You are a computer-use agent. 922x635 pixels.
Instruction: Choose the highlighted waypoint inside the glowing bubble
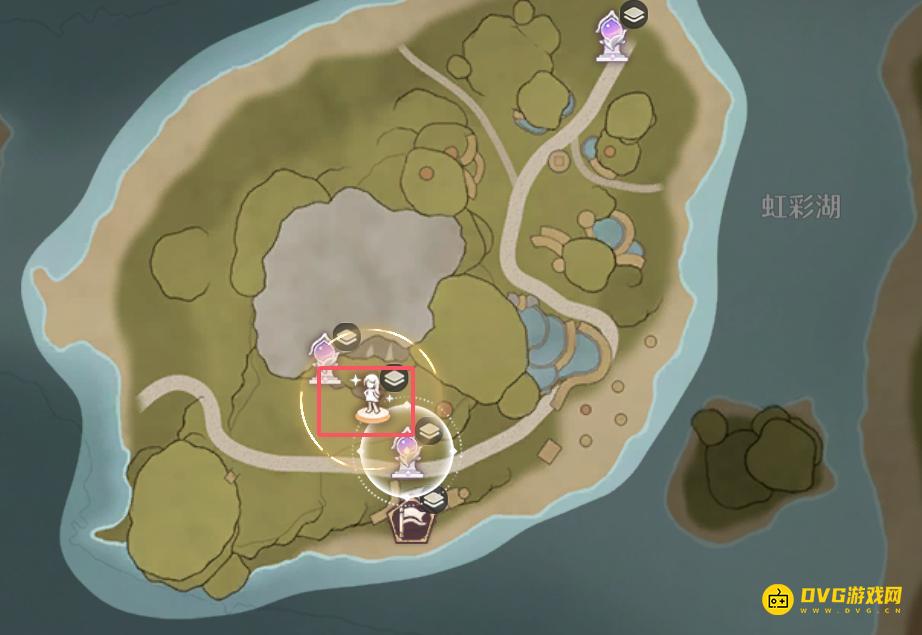[x=406, y=455]
